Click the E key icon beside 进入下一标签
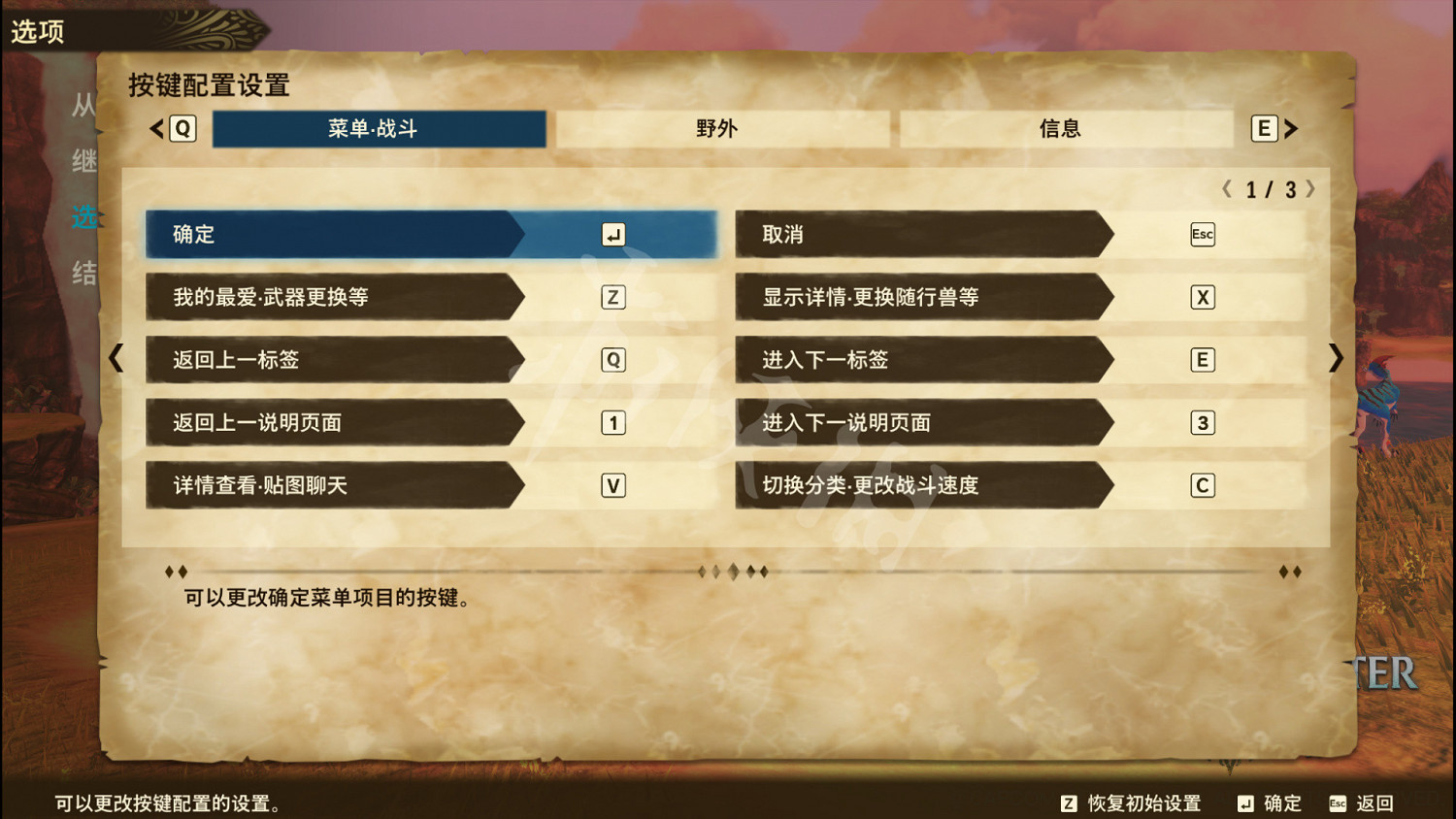This screenshot has height=819, width=1456. point(1203,360)
